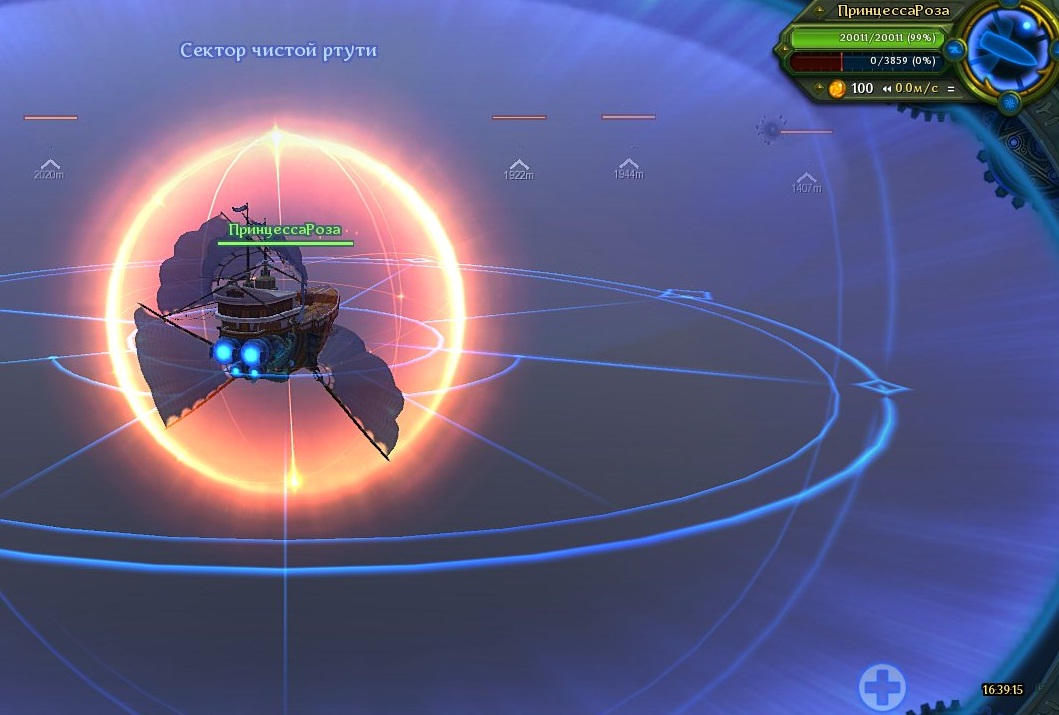Click the equals-sign icon after the speed value
The height and width of the screenshot is (715, 1059).
point(950,88)
